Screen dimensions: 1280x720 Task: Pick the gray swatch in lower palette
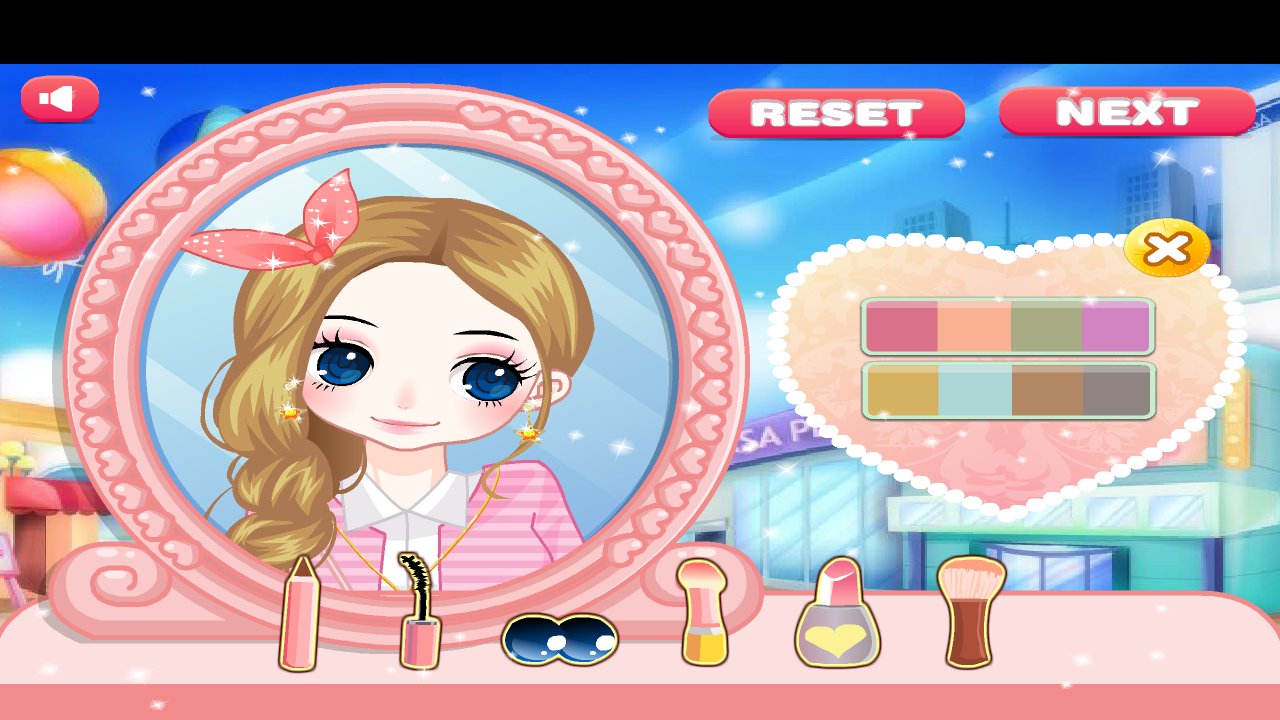[1115, 390]
